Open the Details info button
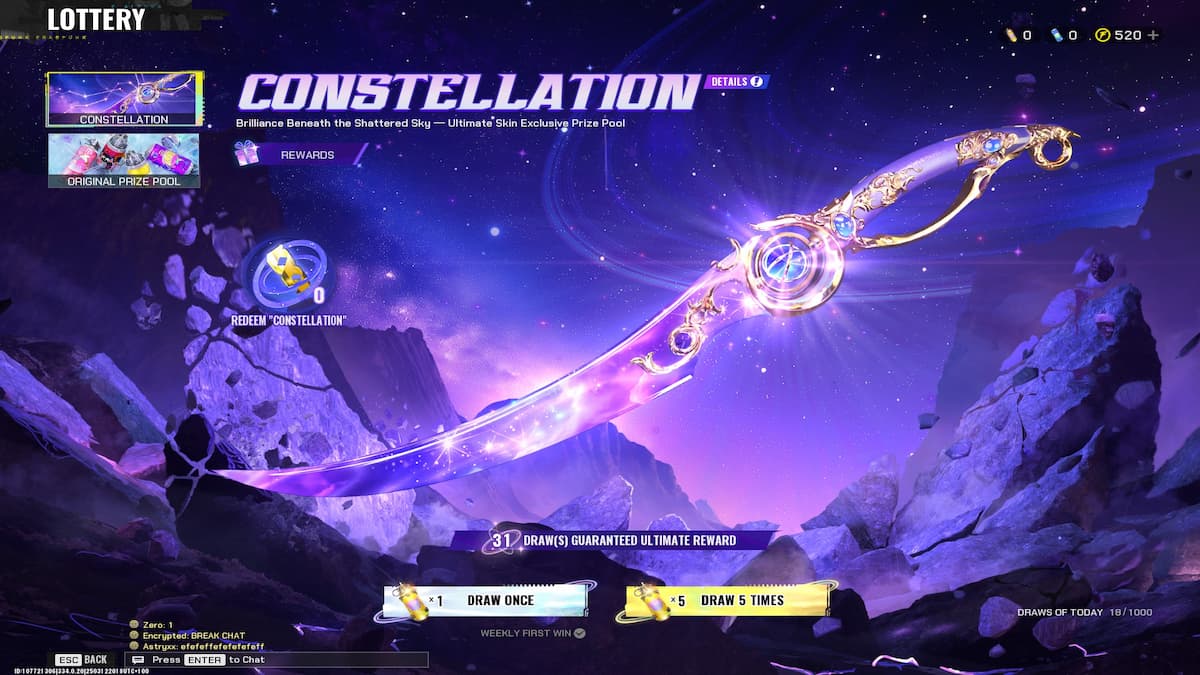The width and height of the screenshot is (1200, 675). pos(737,81)
